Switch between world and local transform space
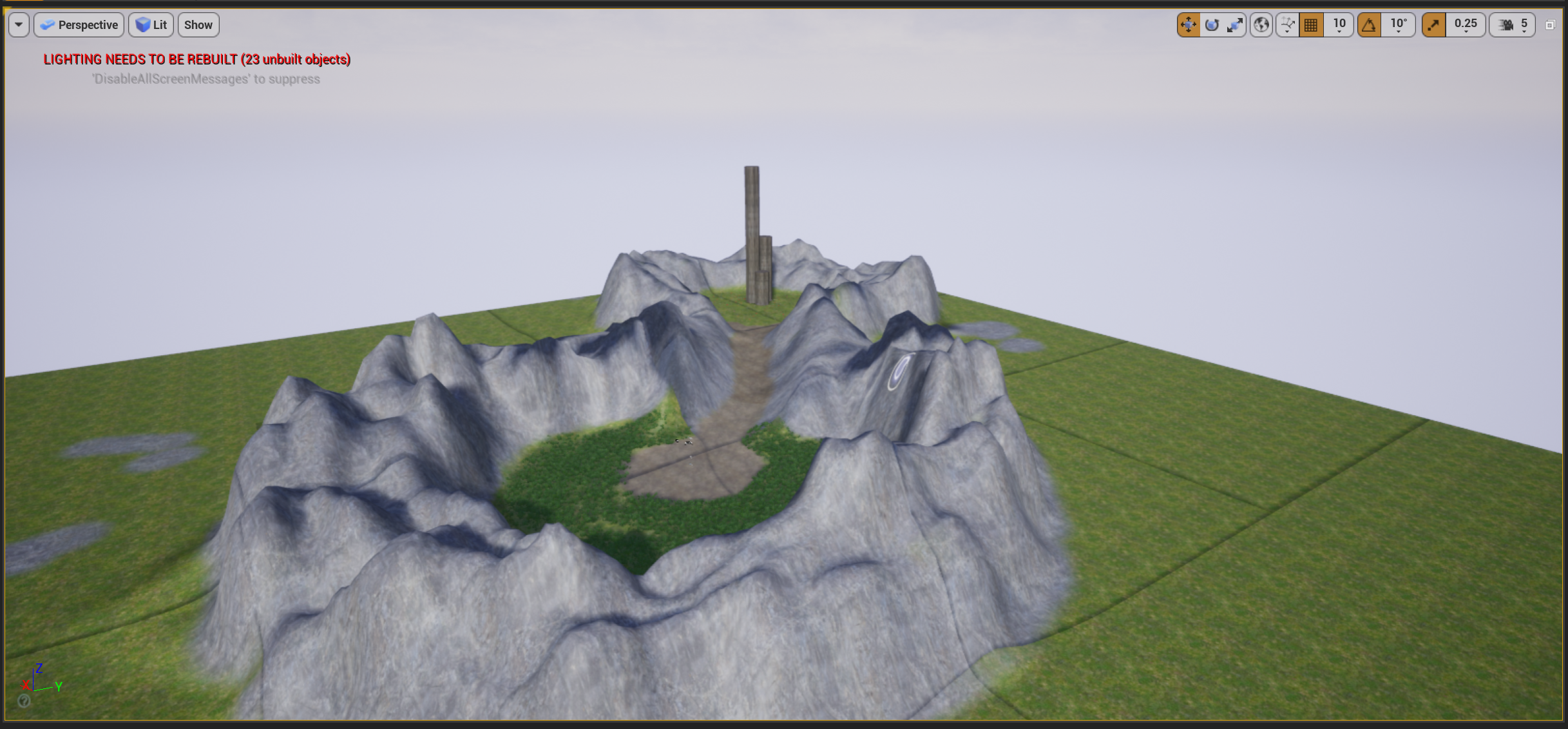 pyautogui.click(x=1261, y=24)
